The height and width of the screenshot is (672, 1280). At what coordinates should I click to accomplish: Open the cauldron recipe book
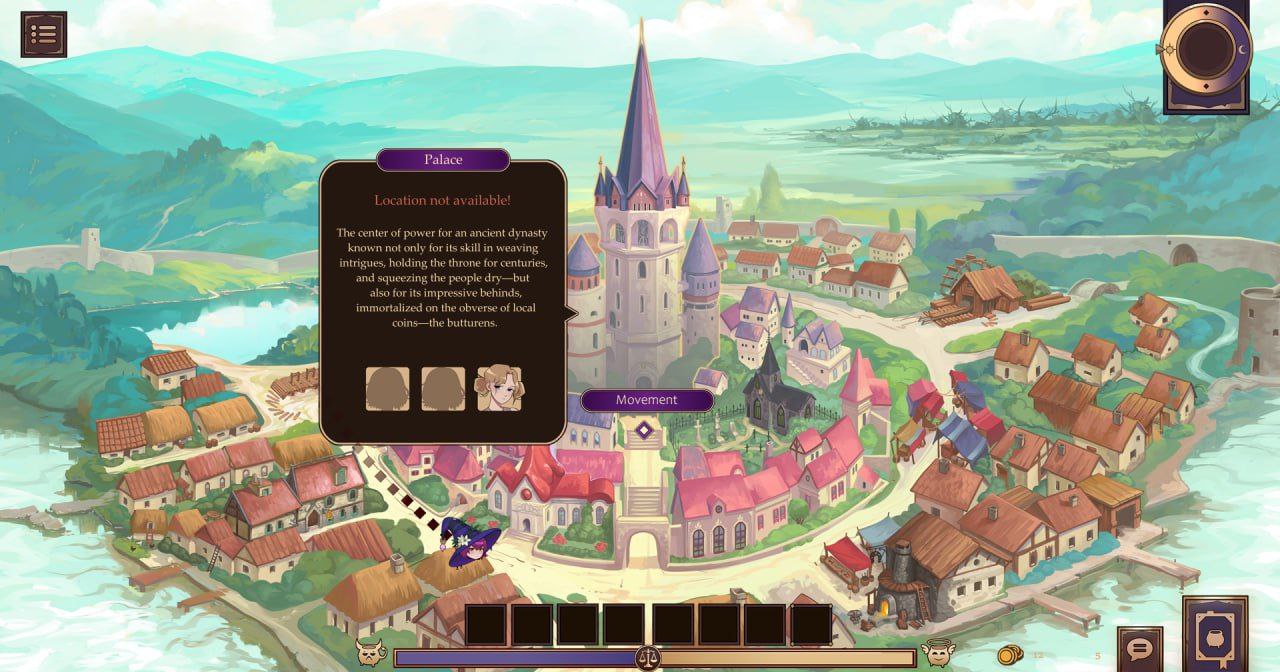click(1215, 633)
